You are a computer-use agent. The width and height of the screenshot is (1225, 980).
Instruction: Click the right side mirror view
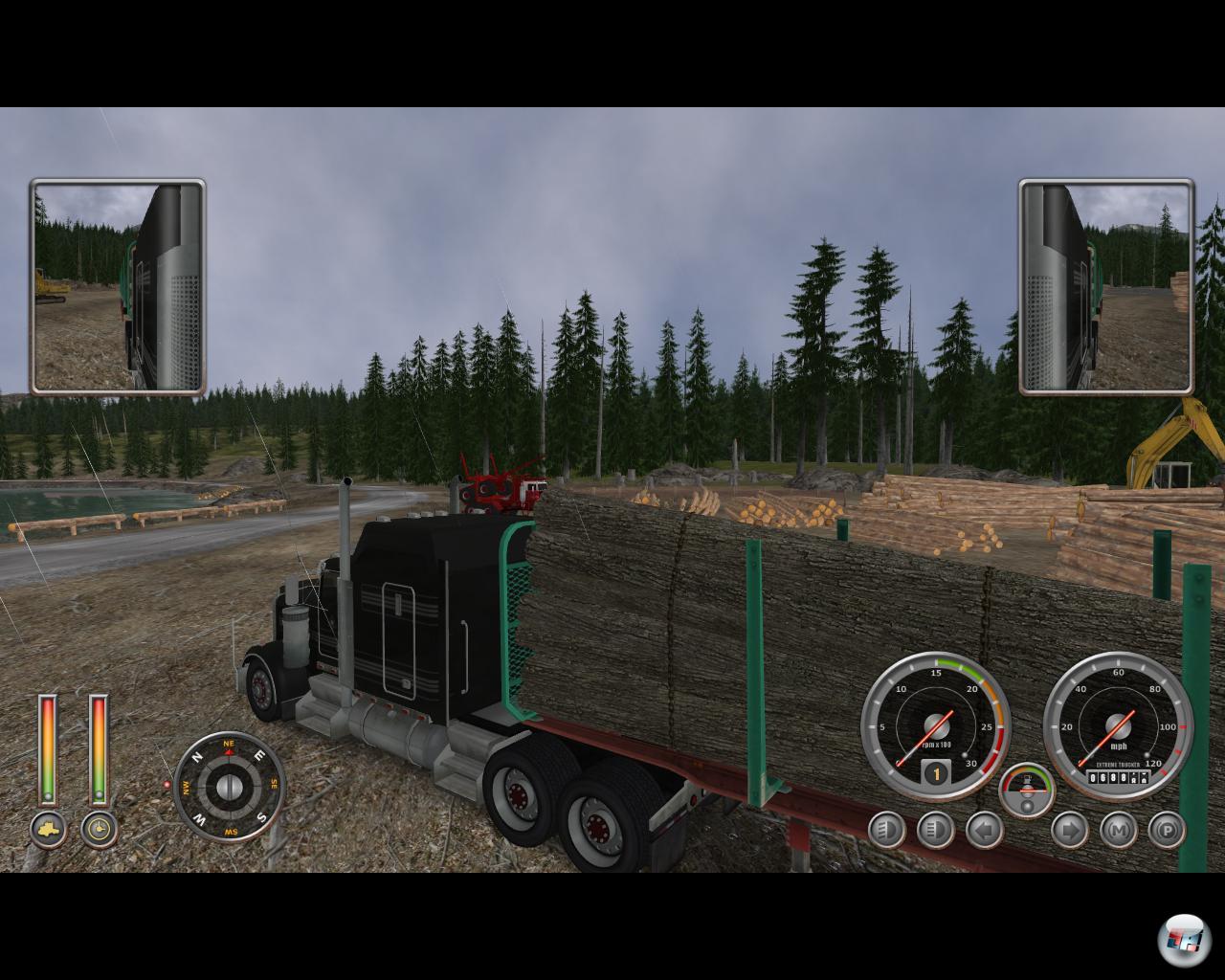click(1105, 286)
